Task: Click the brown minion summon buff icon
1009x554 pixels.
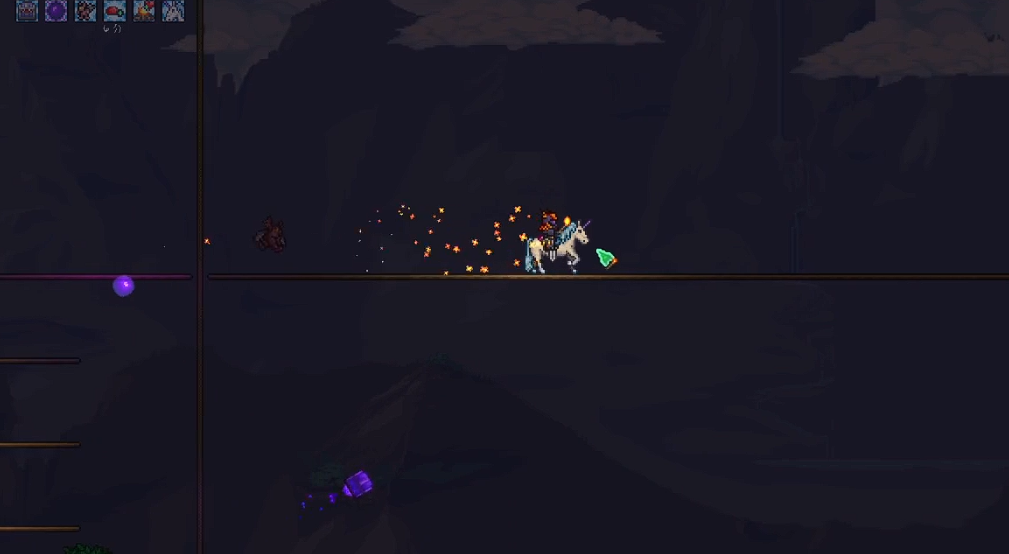Action: tap(86, 11)
